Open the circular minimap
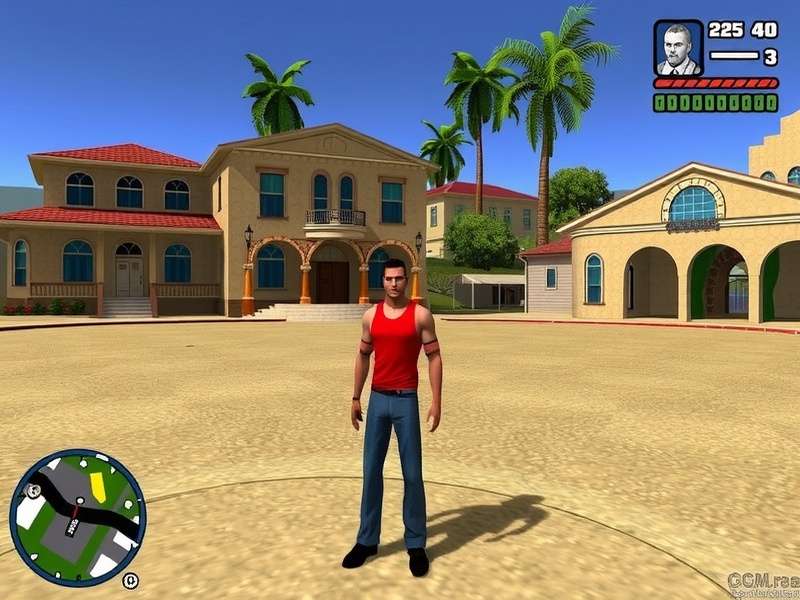This screenshot has width=800, height=600. tap(77, 516)
